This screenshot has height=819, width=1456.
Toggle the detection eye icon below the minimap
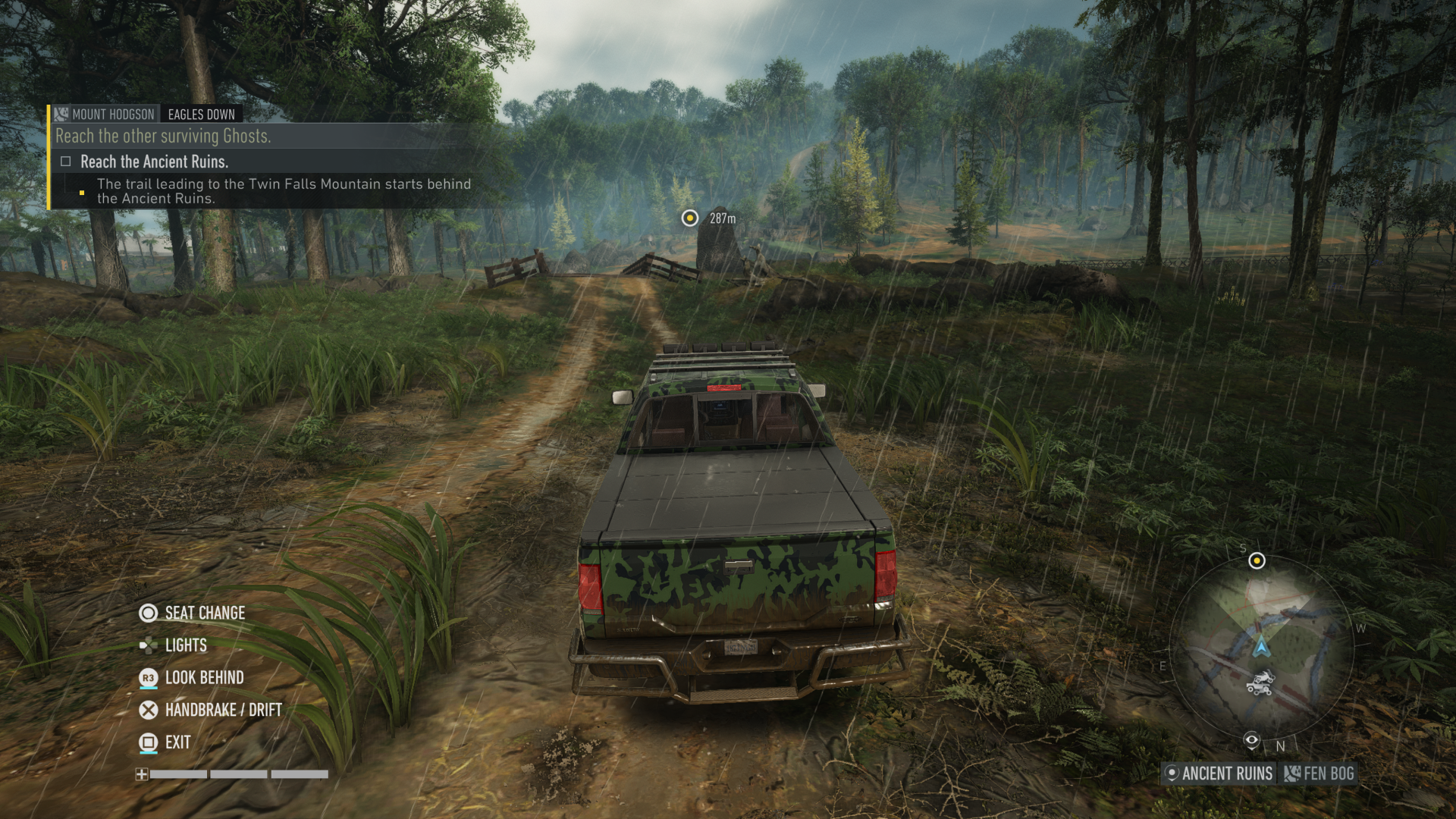(1252, 739)
